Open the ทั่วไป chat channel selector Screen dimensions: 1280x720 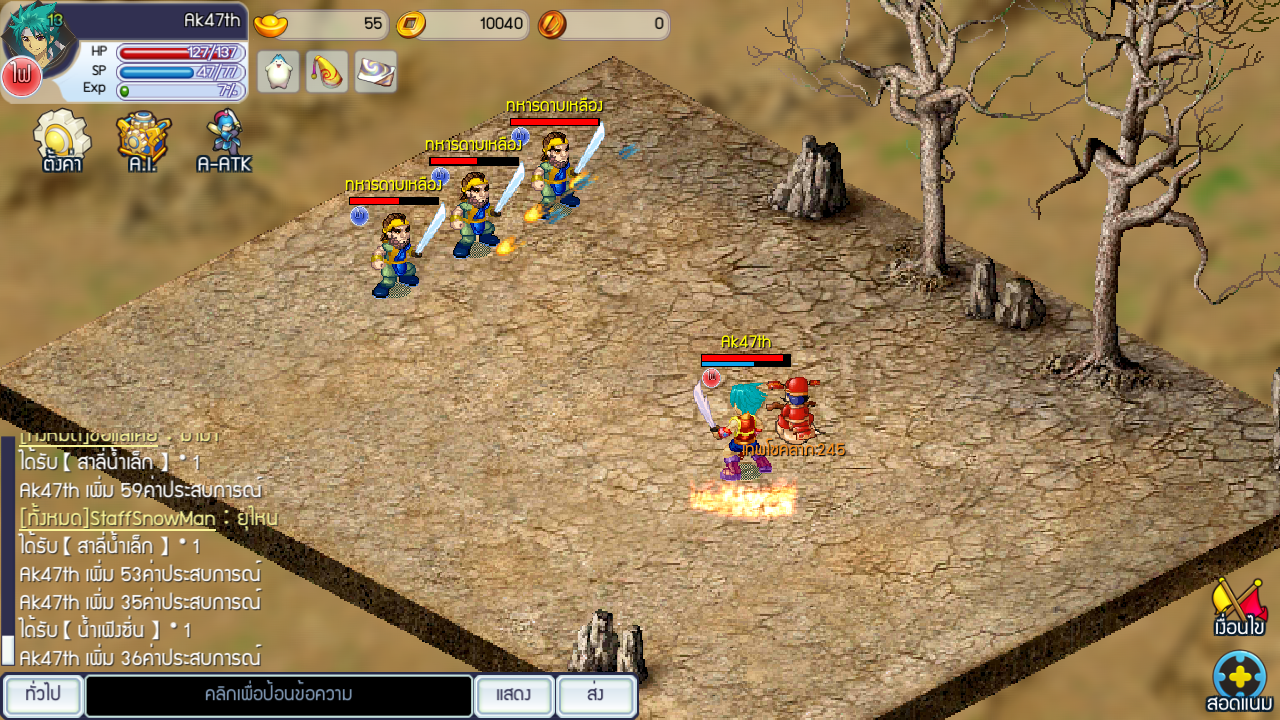[x=42, y=695]
